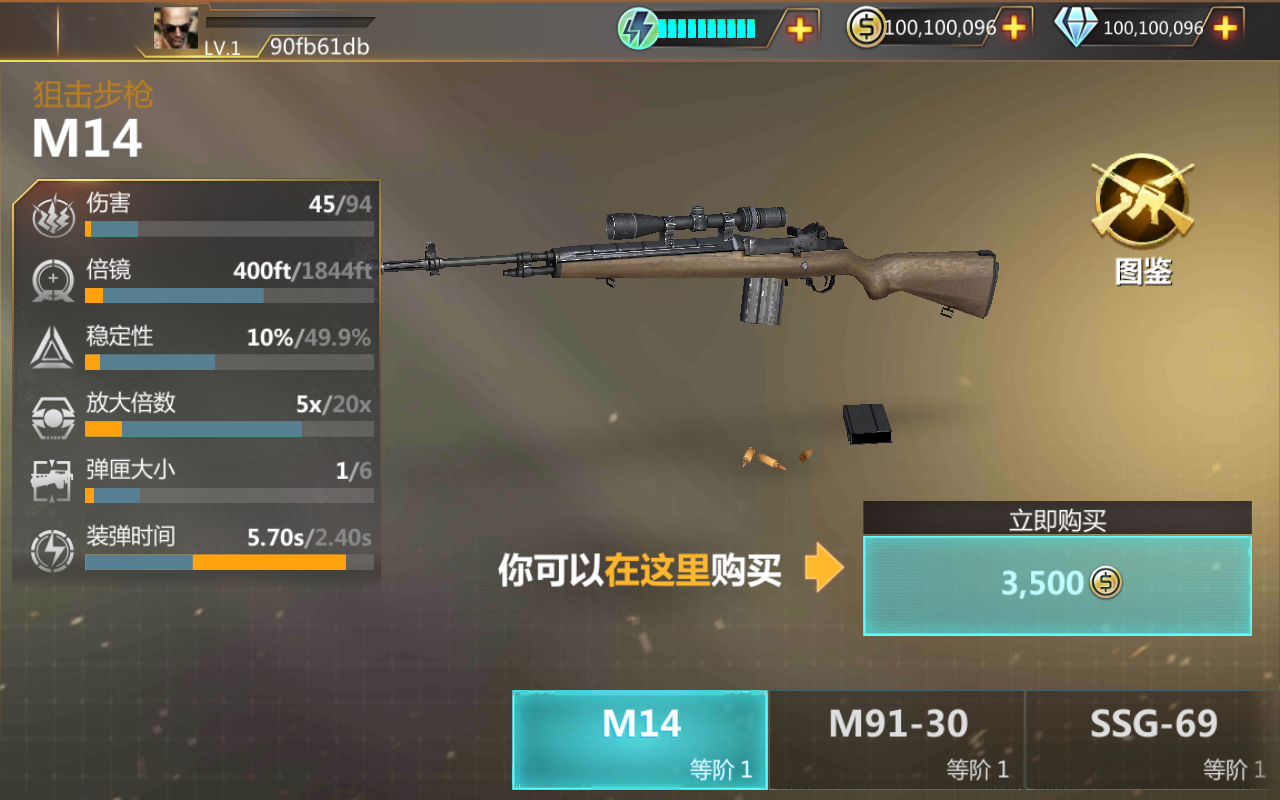Click the diamond currency icon
Viewport: 1280px width, 800px height.
coord(1078,27)
